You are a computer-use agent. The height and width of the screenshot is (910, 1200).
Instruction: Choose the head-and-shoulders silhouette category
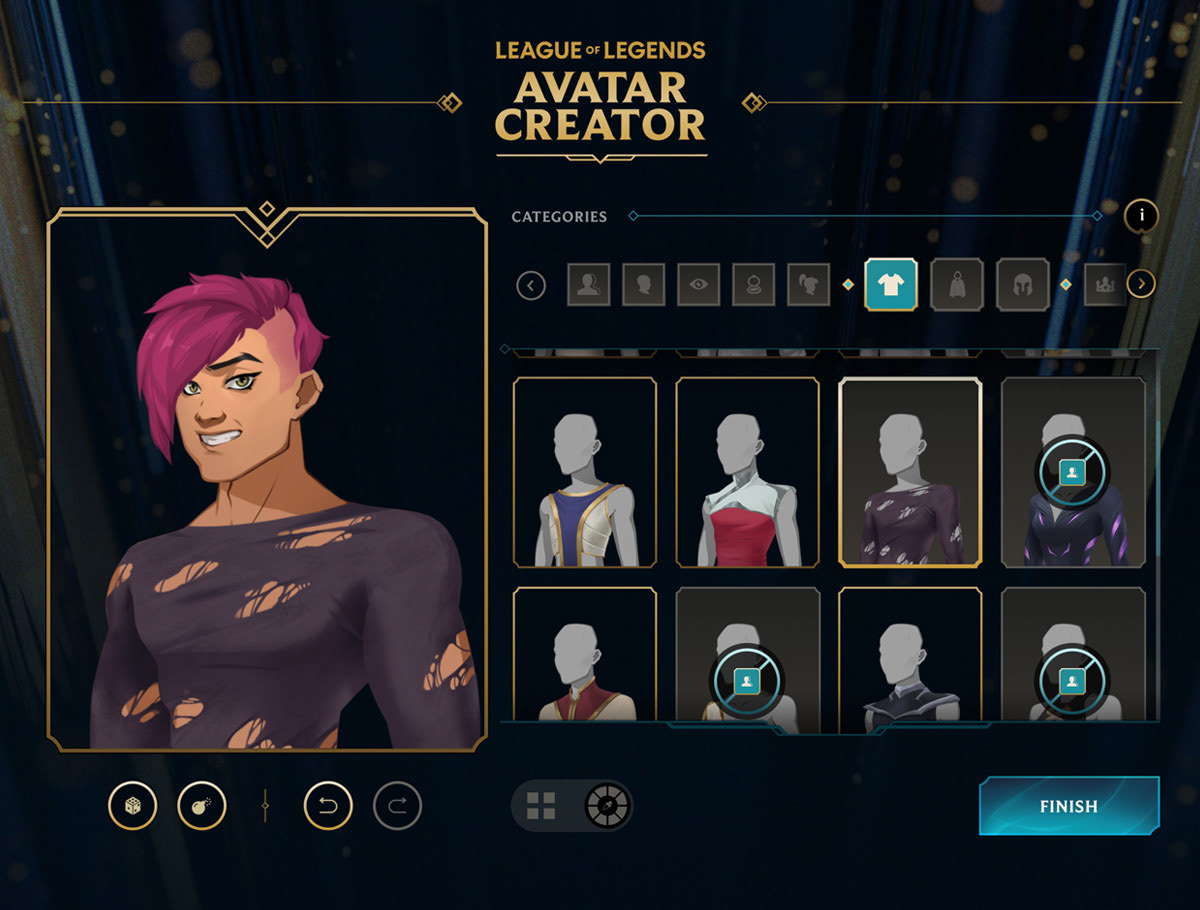[x=589, y=285]
